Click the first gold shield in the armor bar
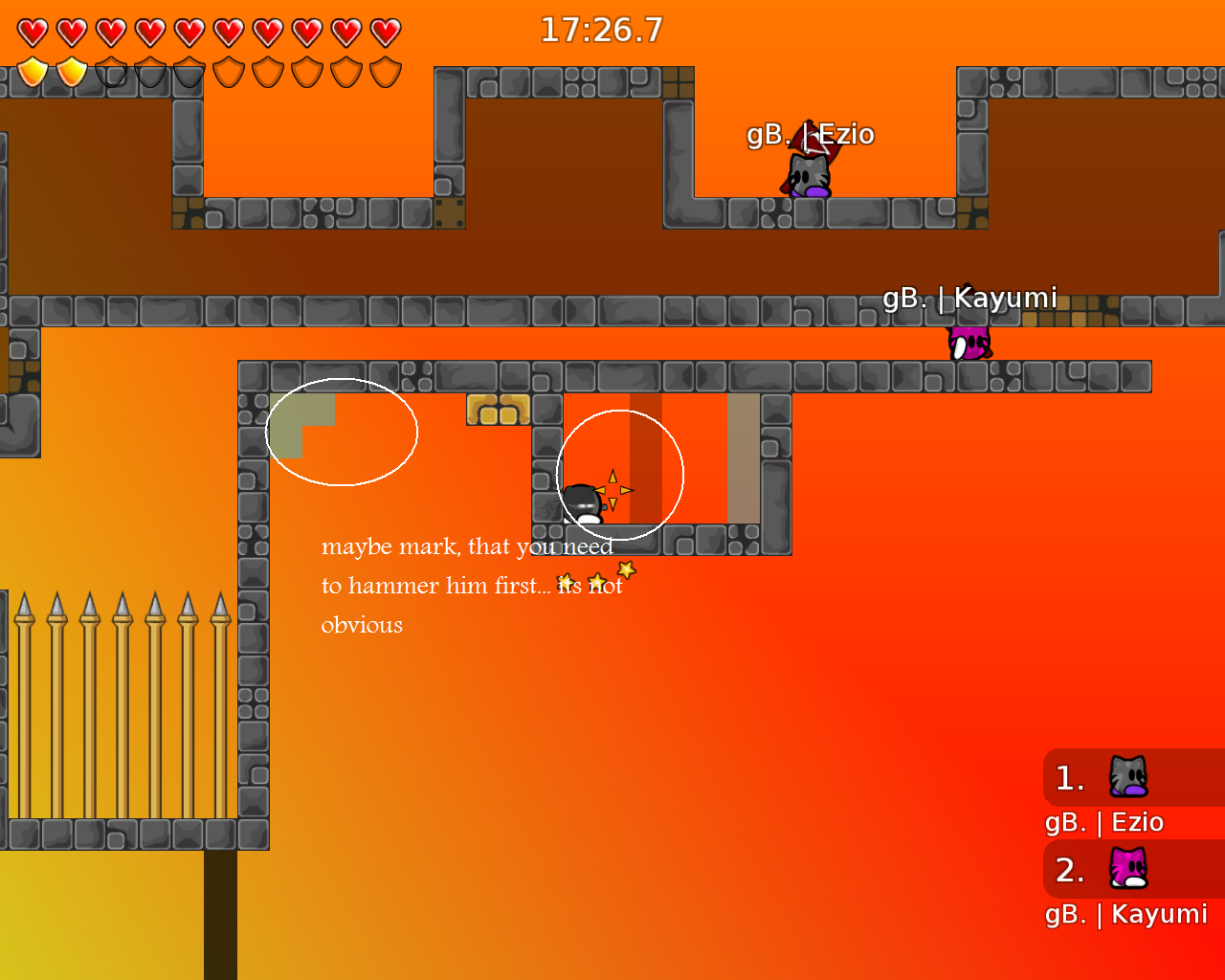The width and height of the screenshot is (1225, 980). click(32, 70)
